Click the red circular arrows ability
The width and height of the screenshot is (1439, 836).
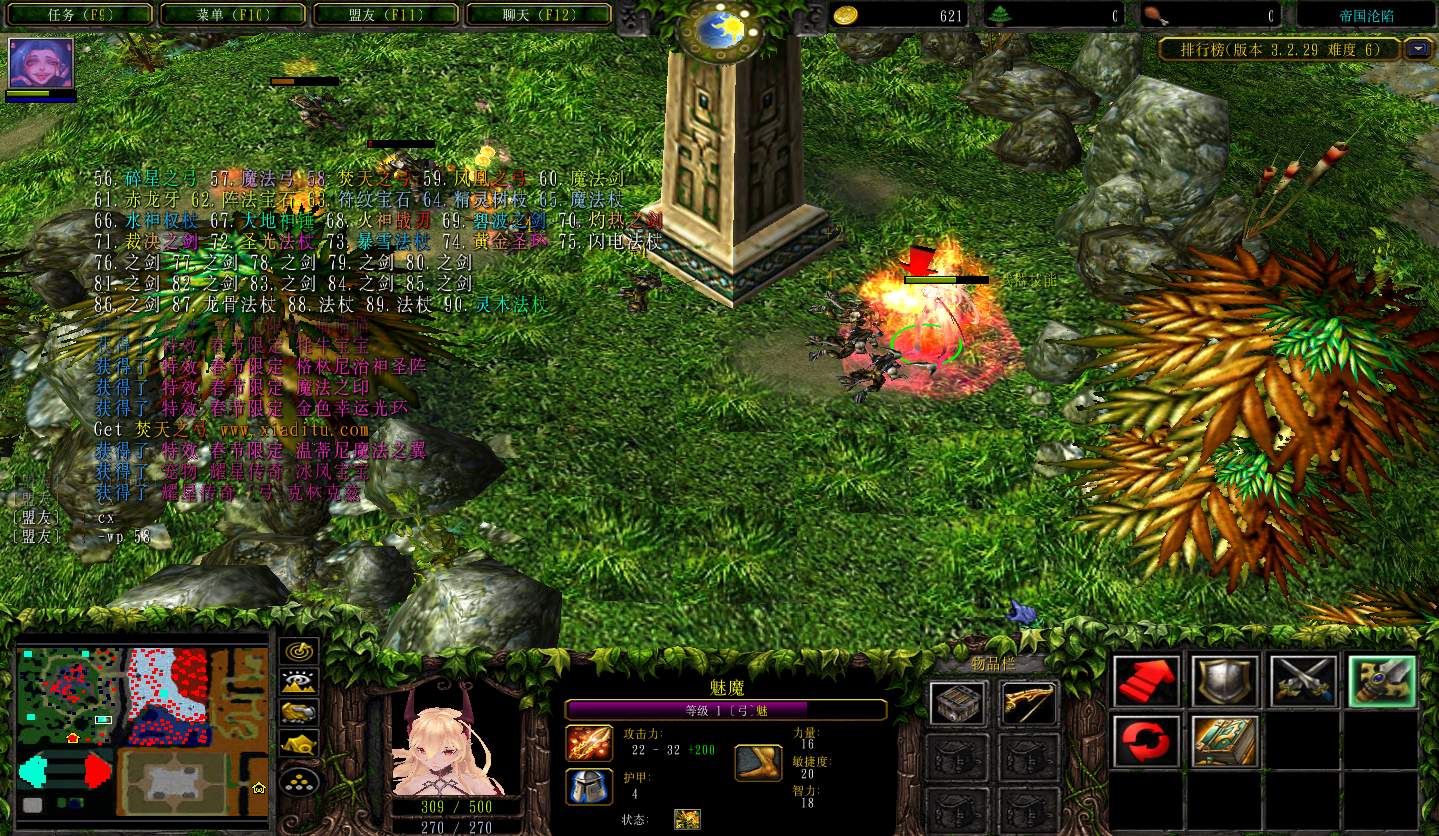coord(1146,742)
